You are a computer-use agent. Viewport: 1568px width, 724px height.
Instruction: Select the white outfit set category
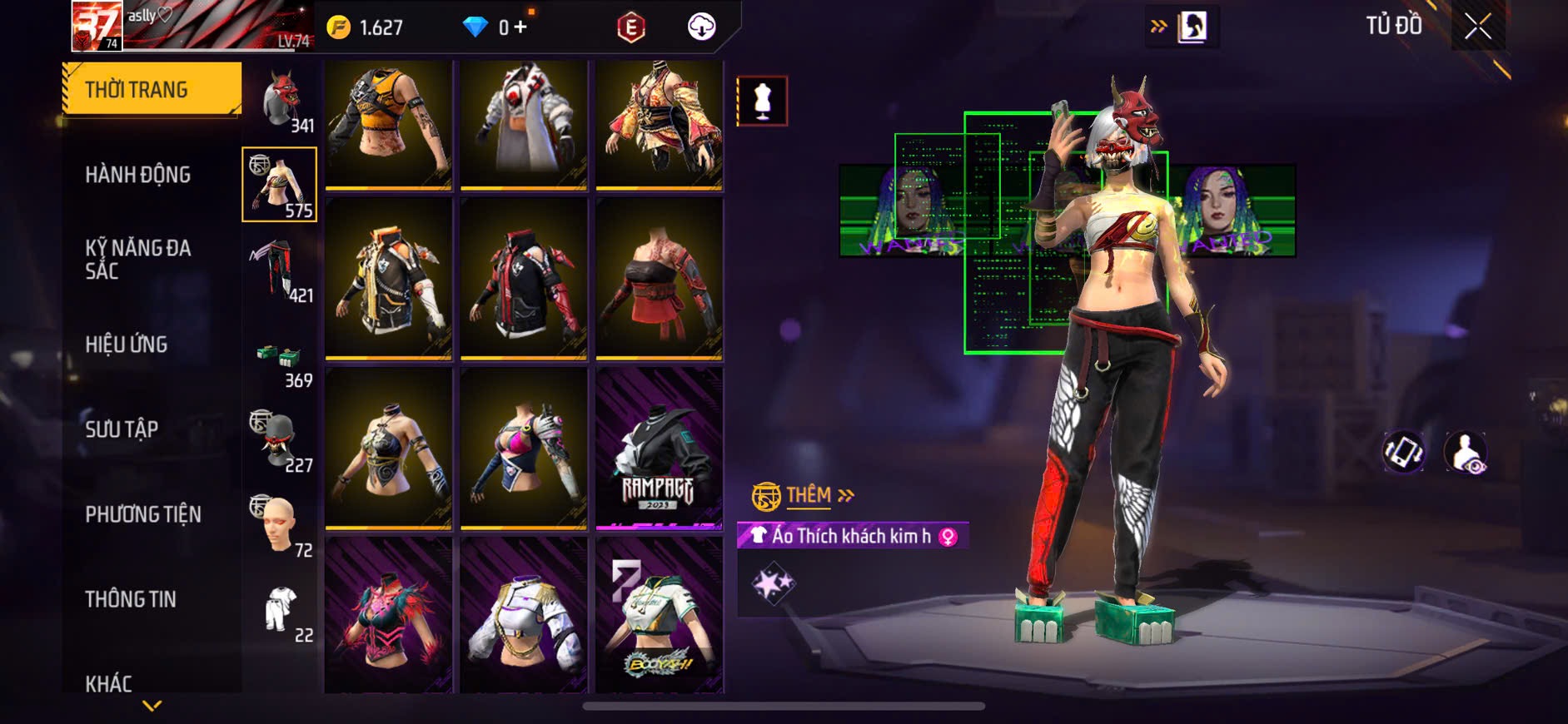click(x=280, y=610)
